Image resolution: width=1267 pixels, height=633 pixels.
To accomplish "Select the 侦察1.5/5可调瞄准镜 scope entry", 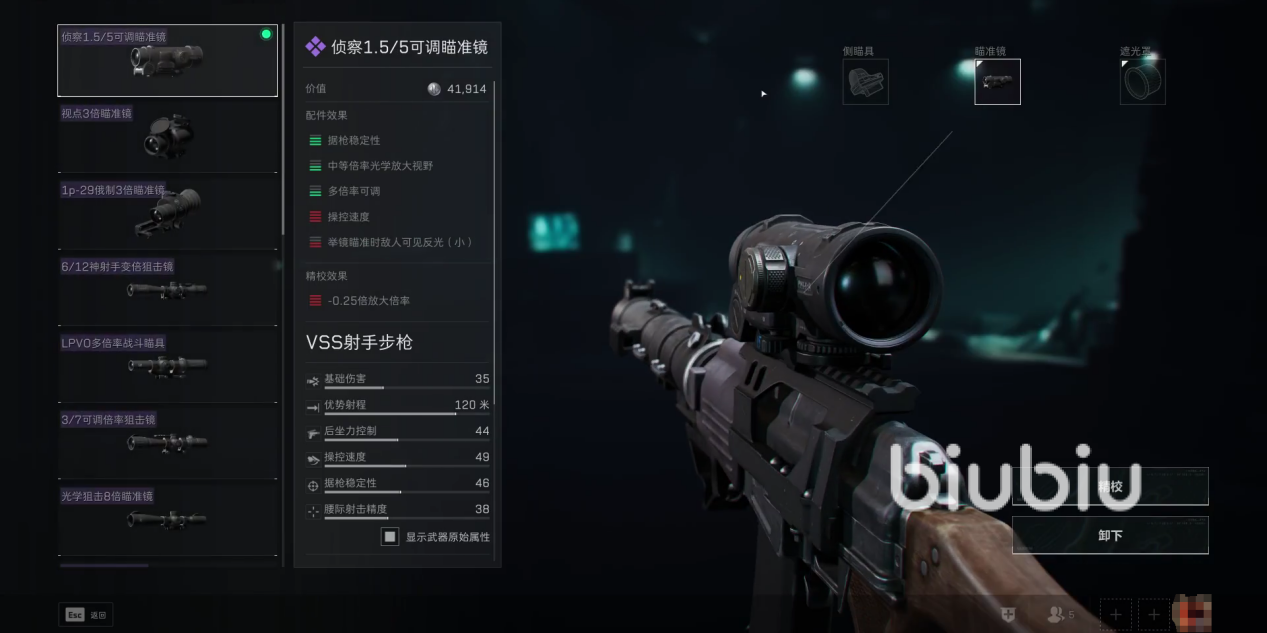I will click(x=167, y=61).
